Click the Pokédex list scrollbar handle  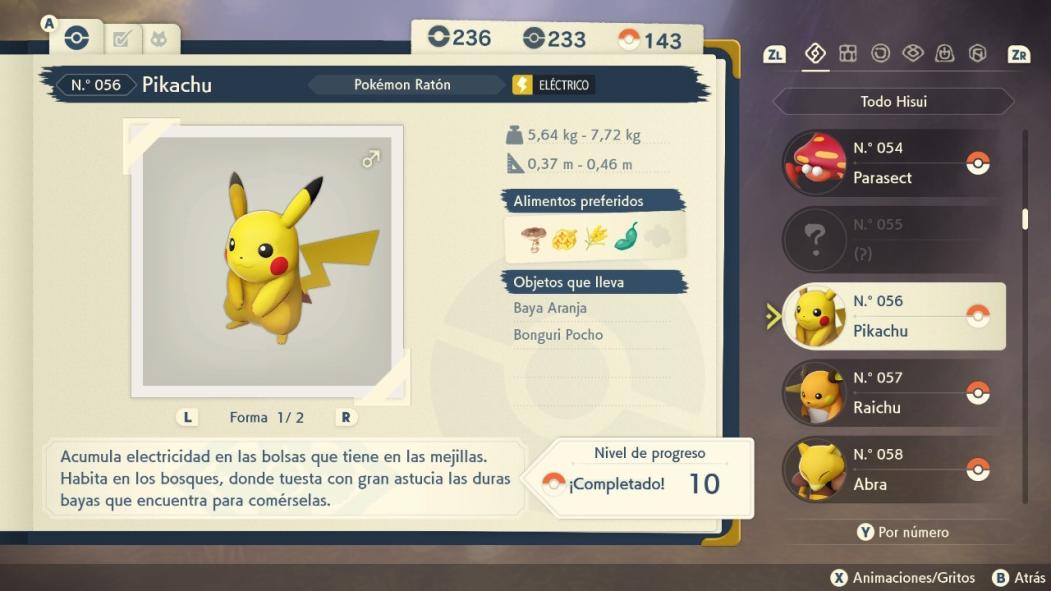[x=1025, y=219]
